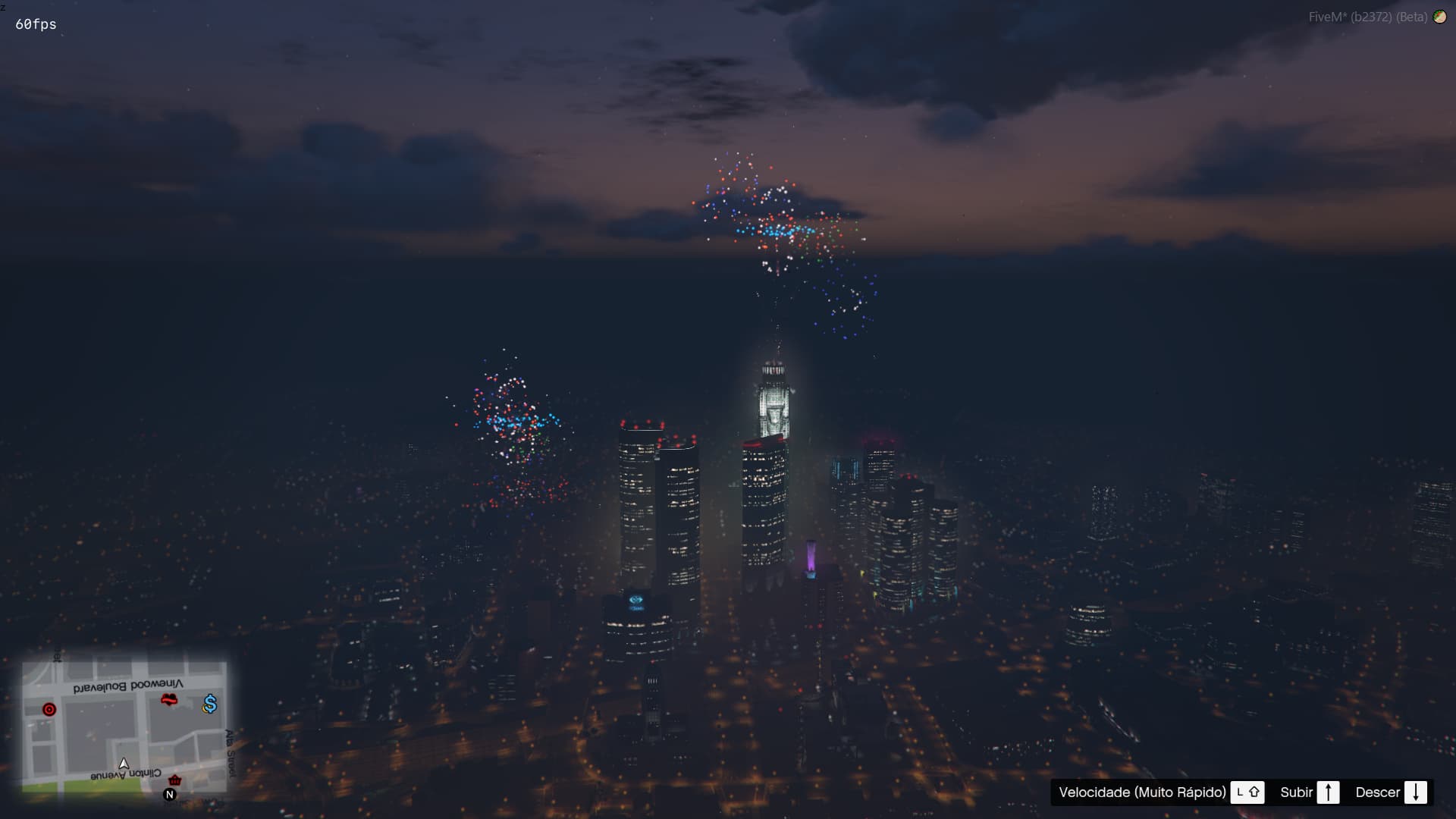This screenshot has height=819, width=1456.
Task: Click the L shift key prompt for Velocidade
Action: [x=1250, y=792]
